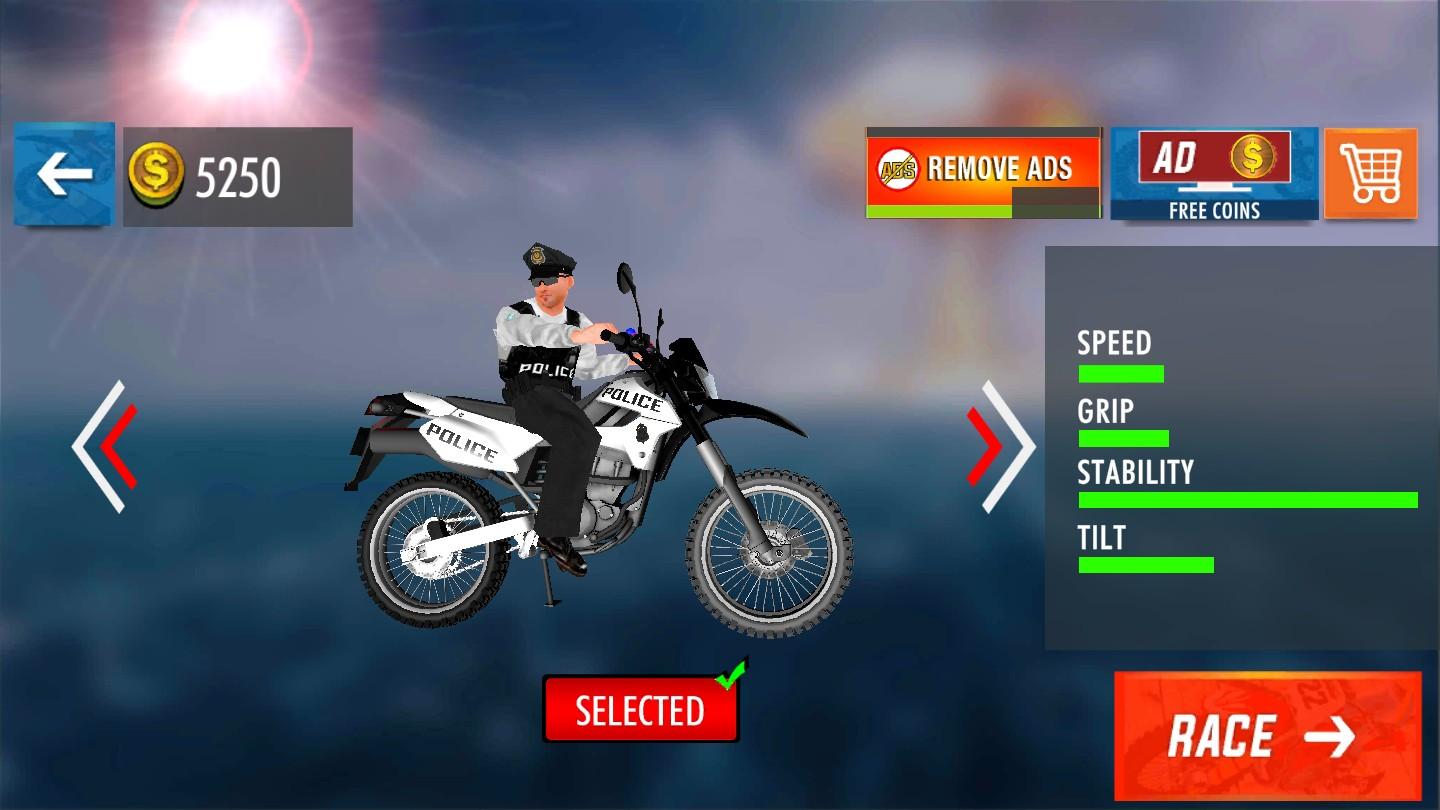Screen dimensions: 1440x810
Task: Click the Speed stat bar
Action: [x=1120, y=372]
